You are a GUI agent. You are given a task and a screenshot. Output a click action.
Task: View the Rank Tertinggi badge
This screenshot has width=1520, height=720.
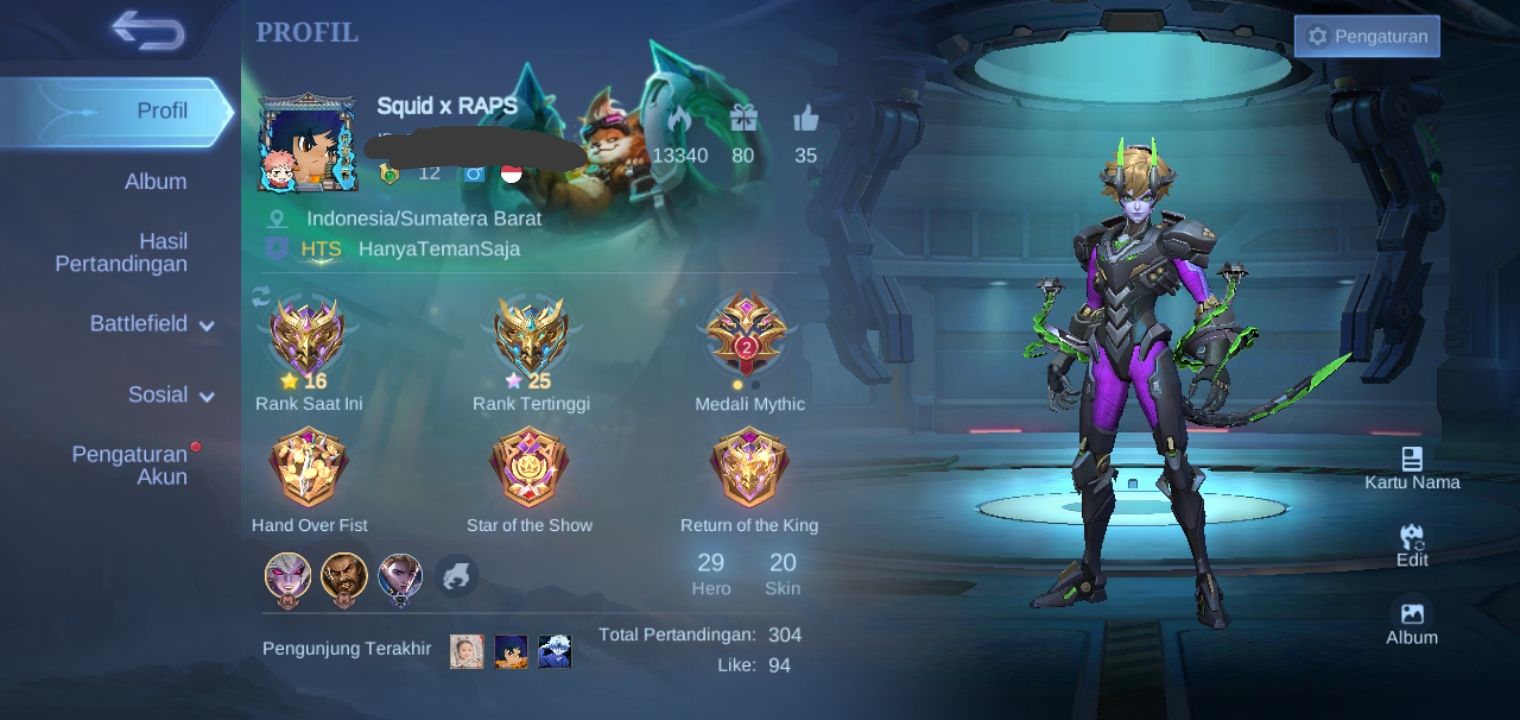tap(531, 337)
